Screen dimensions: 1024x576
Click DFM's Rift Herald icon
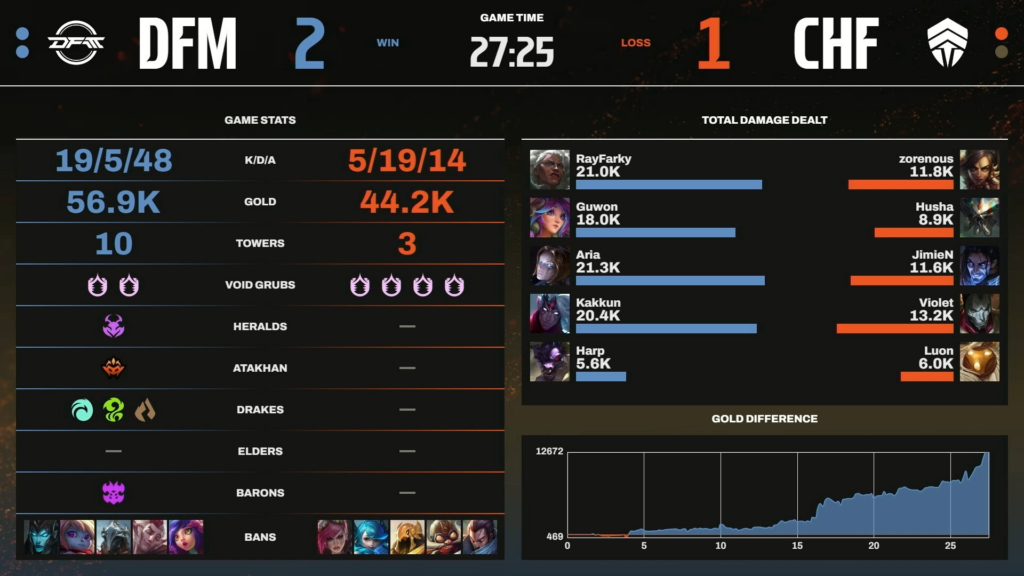pyautogui.click(x=113, y=326)
